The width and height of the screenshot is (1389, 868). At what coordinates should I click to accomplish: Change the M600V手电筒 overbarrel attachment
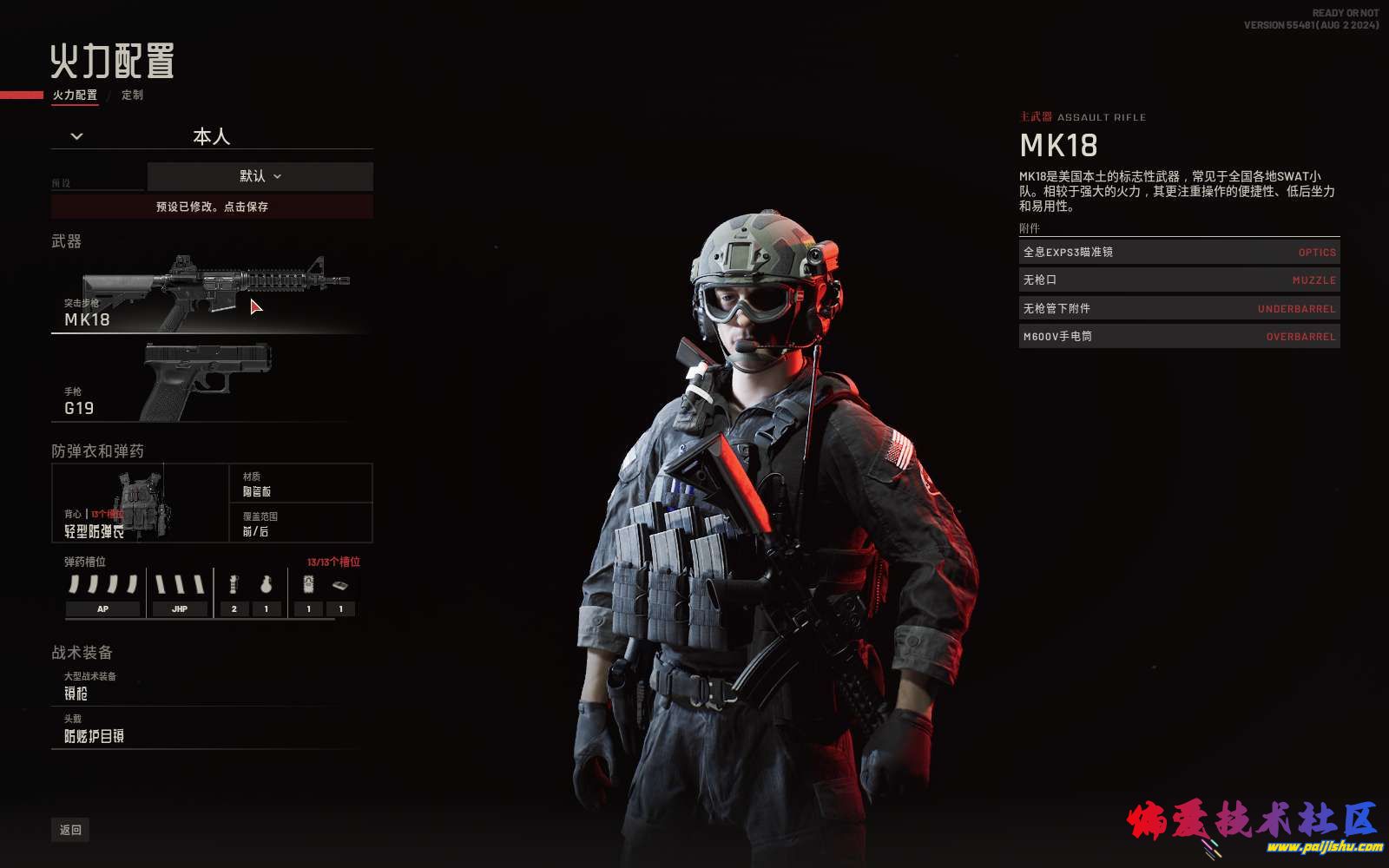(x=1179, y=337)
